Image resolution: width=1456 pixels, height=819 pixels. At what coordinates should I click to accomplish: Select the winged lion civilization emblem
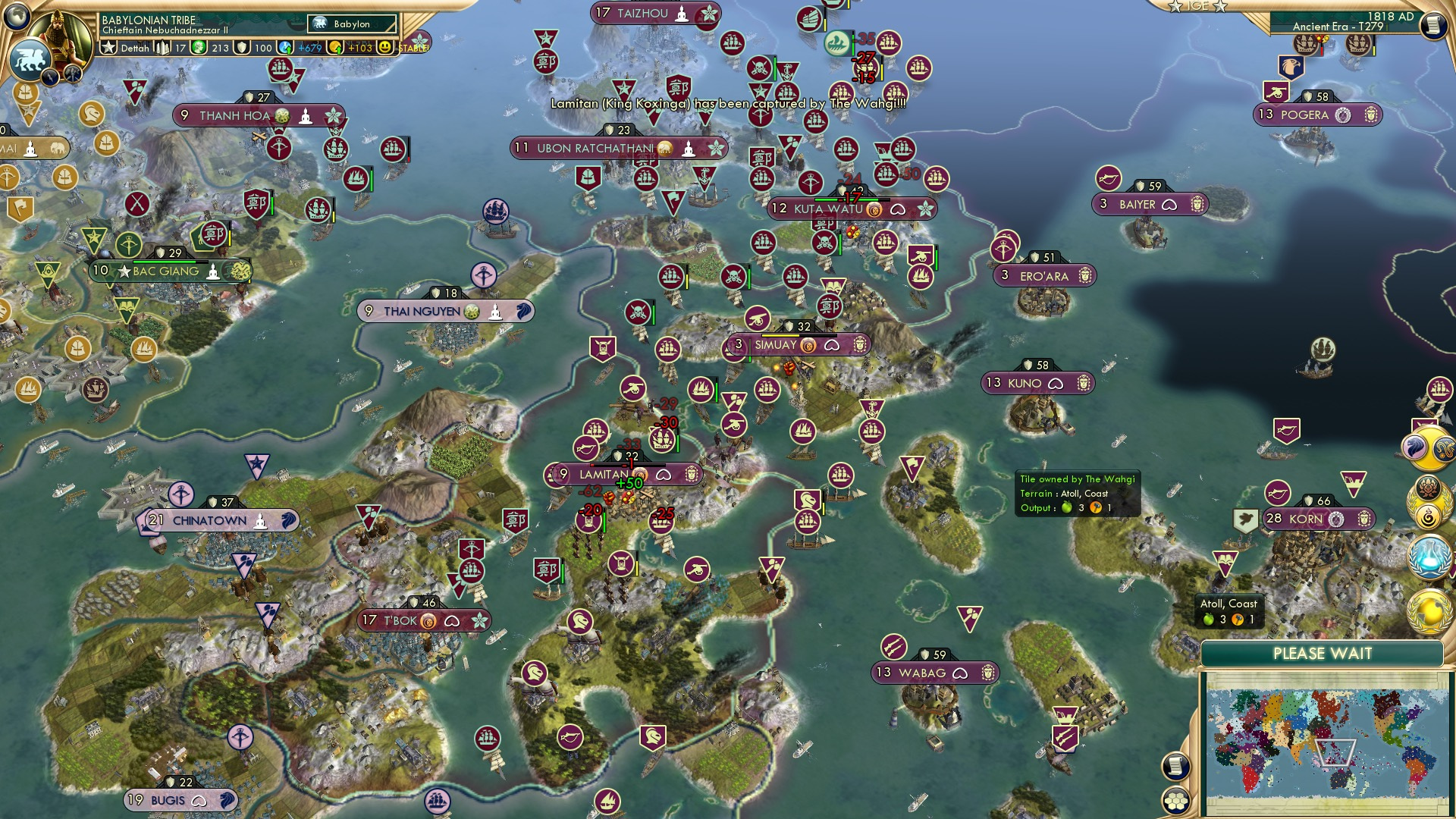[31, 58]
